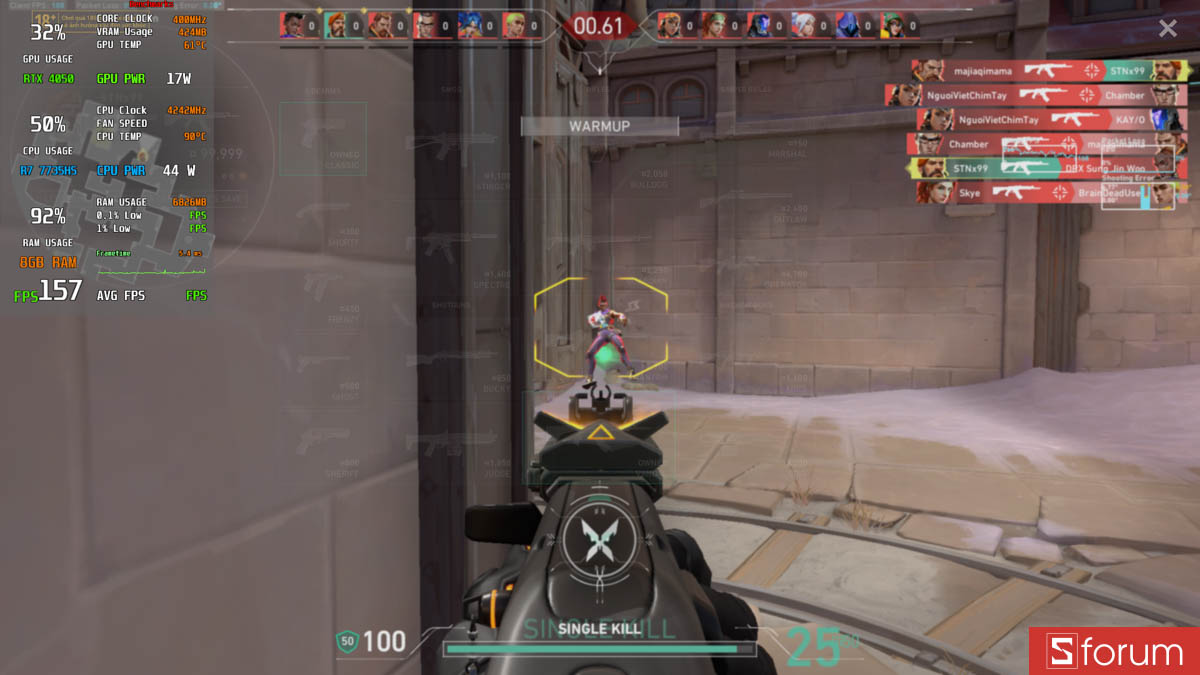
Task: Open the Sforum logo watermark
Action: point(1114,652)
